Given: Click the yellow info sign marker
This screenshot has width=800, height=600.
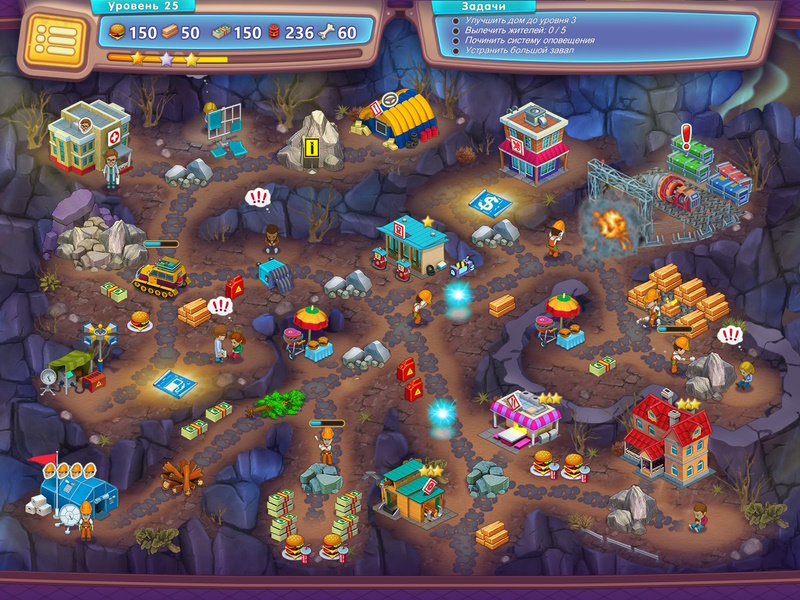Looking at the screenshot, I should [312, 149].
